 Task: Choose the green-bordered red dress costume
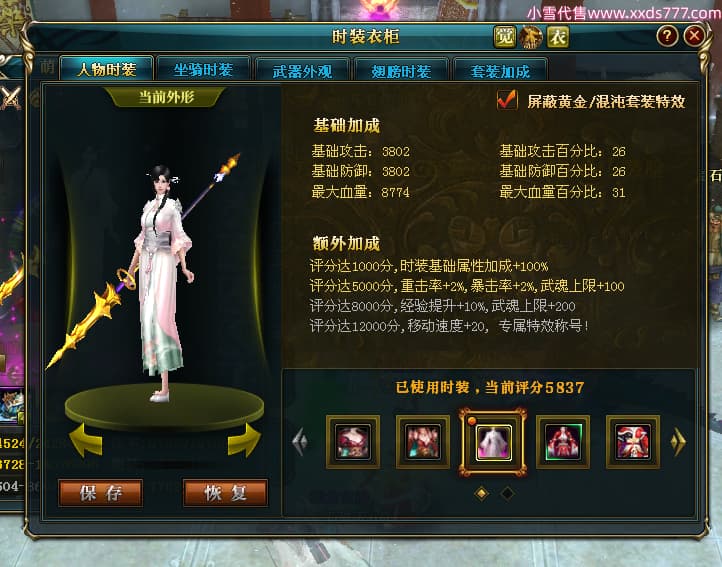(x=563, y=442)
